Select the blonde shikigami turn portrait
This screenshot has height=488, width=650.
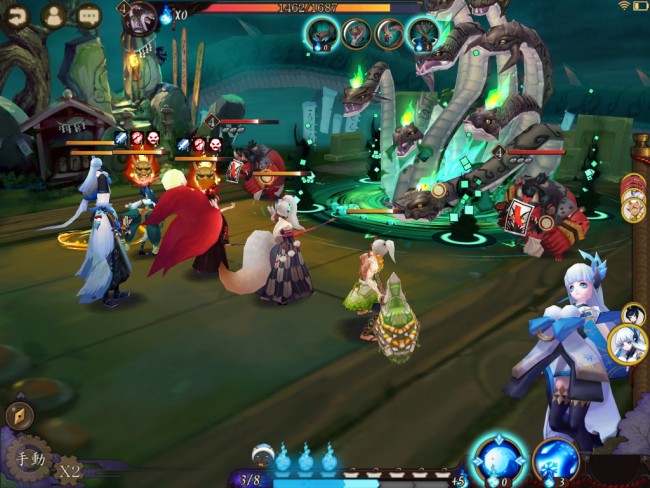tap(632, 209)
